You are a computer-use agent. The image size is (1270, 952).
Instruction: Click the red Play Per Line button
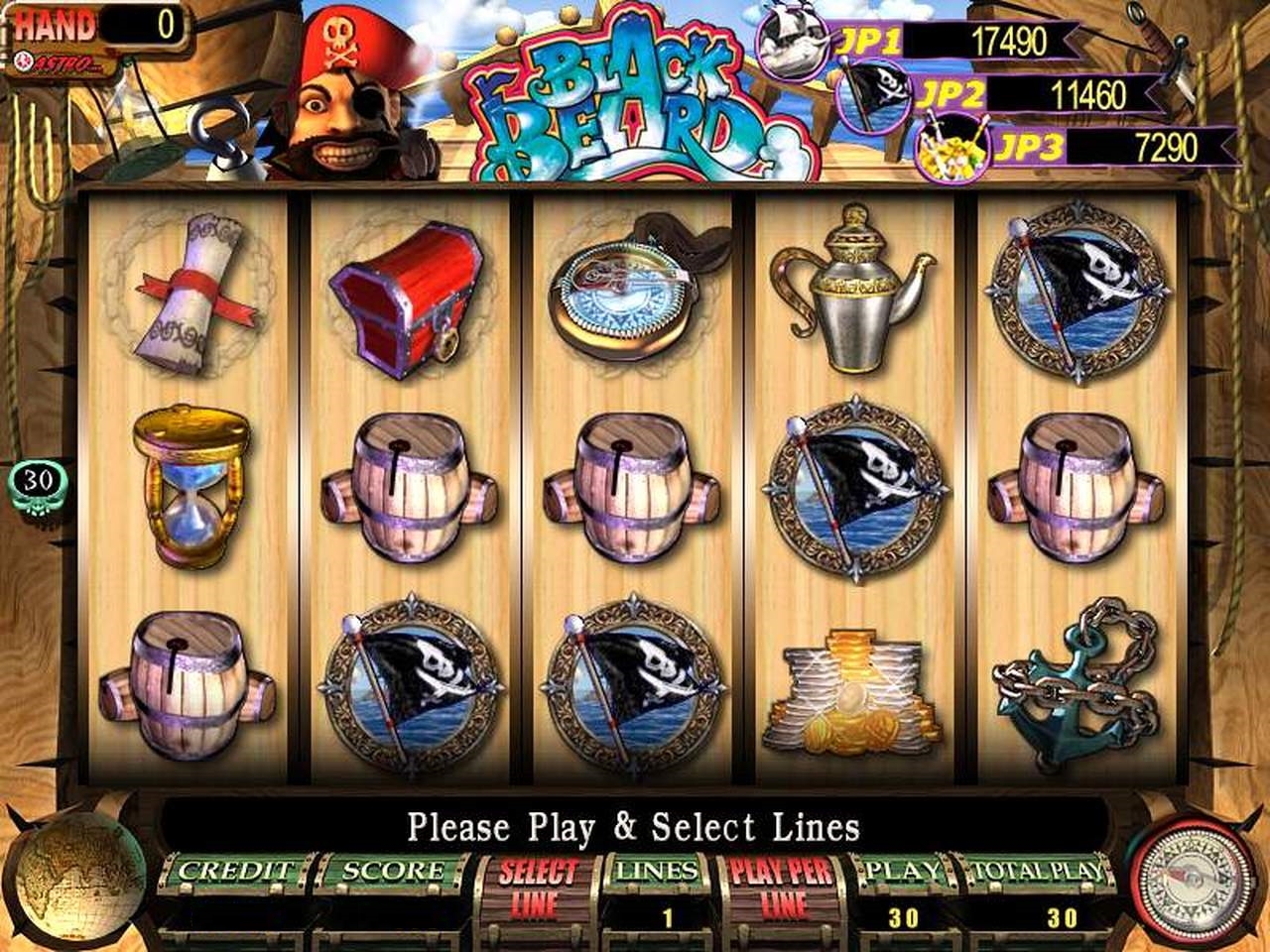pyautogui.click(x=782, y=889)
